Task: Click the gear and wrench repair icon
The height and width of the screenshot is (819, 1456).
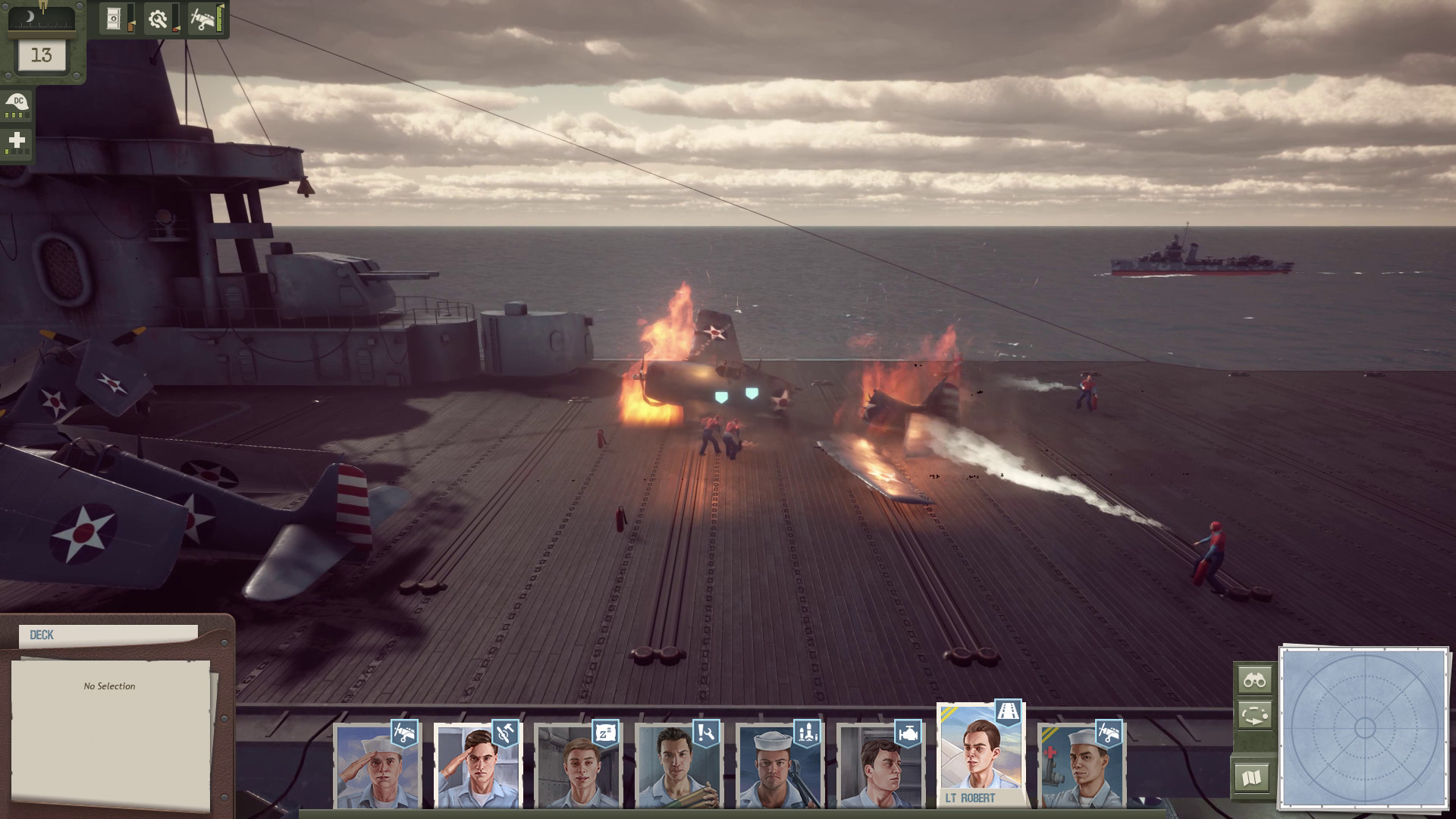Action: (x=158, y=19)
